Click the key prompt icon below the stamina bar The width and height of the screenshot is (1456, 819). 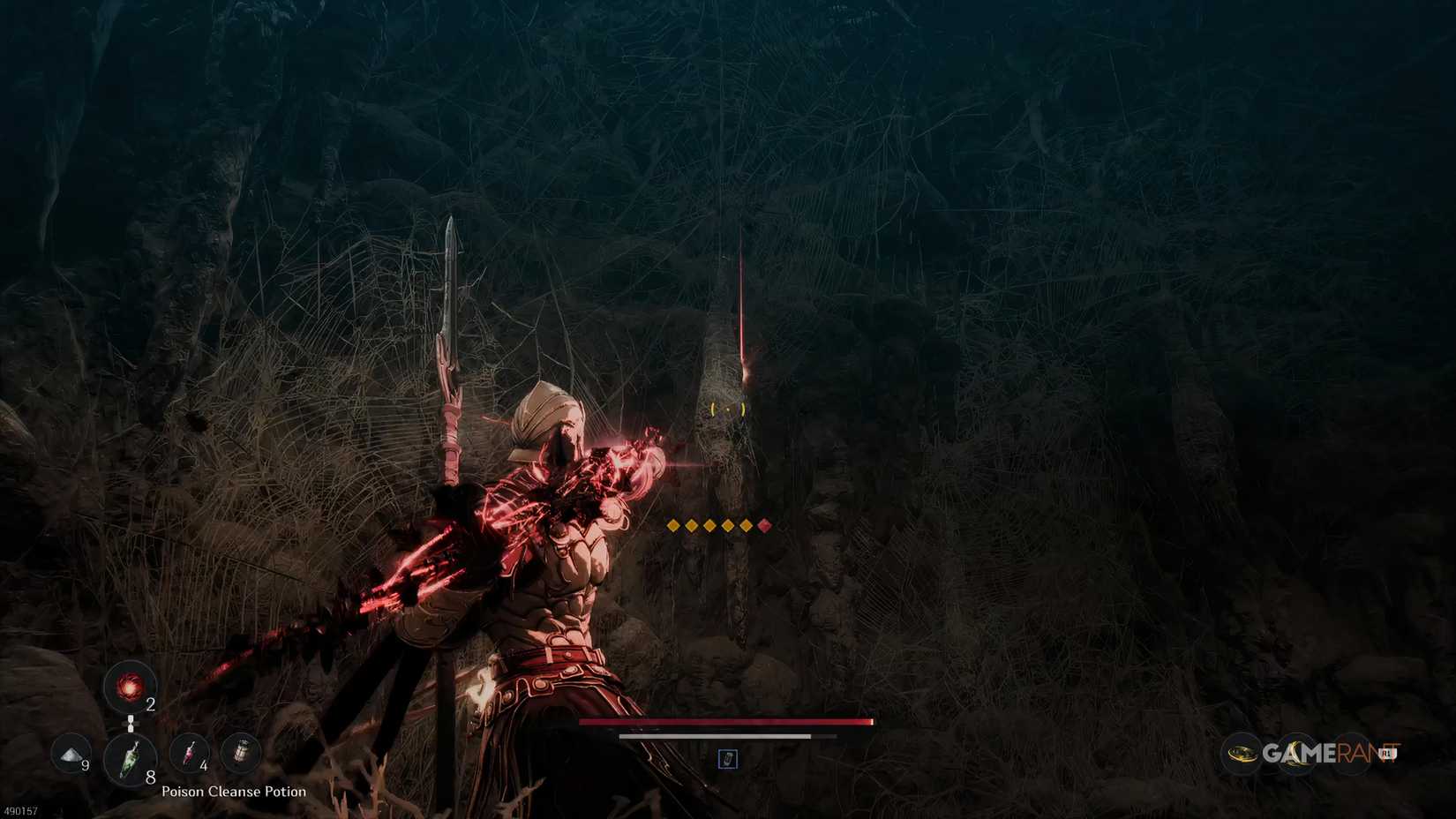727,759
